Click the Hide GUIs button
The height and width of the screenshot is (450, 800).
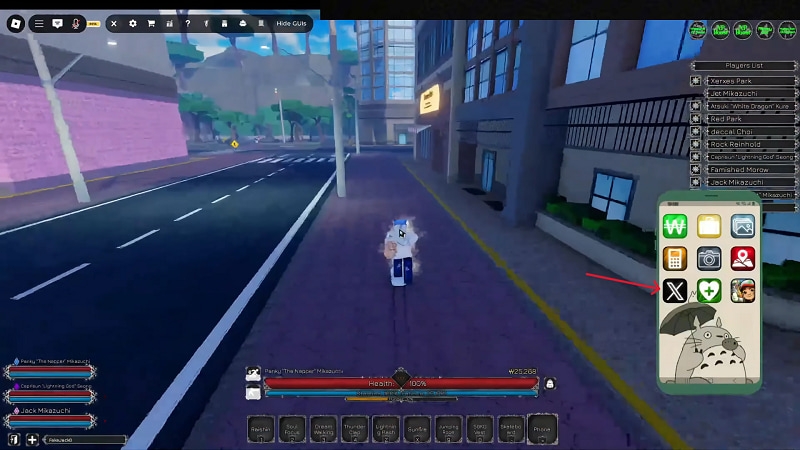pyautogui.click(x=292, y=23)
